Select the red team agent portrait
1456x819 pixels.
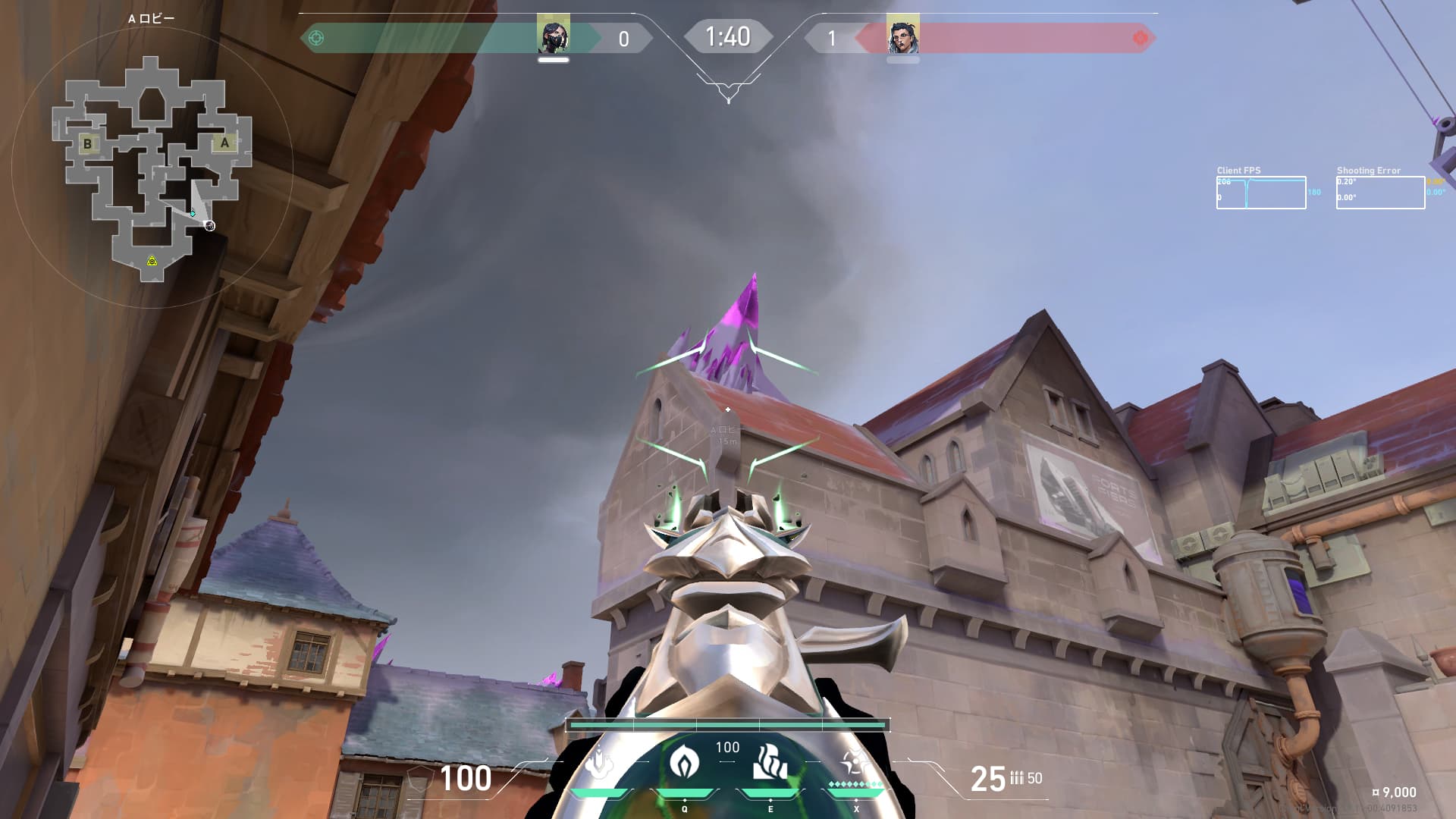coord(902,35)
